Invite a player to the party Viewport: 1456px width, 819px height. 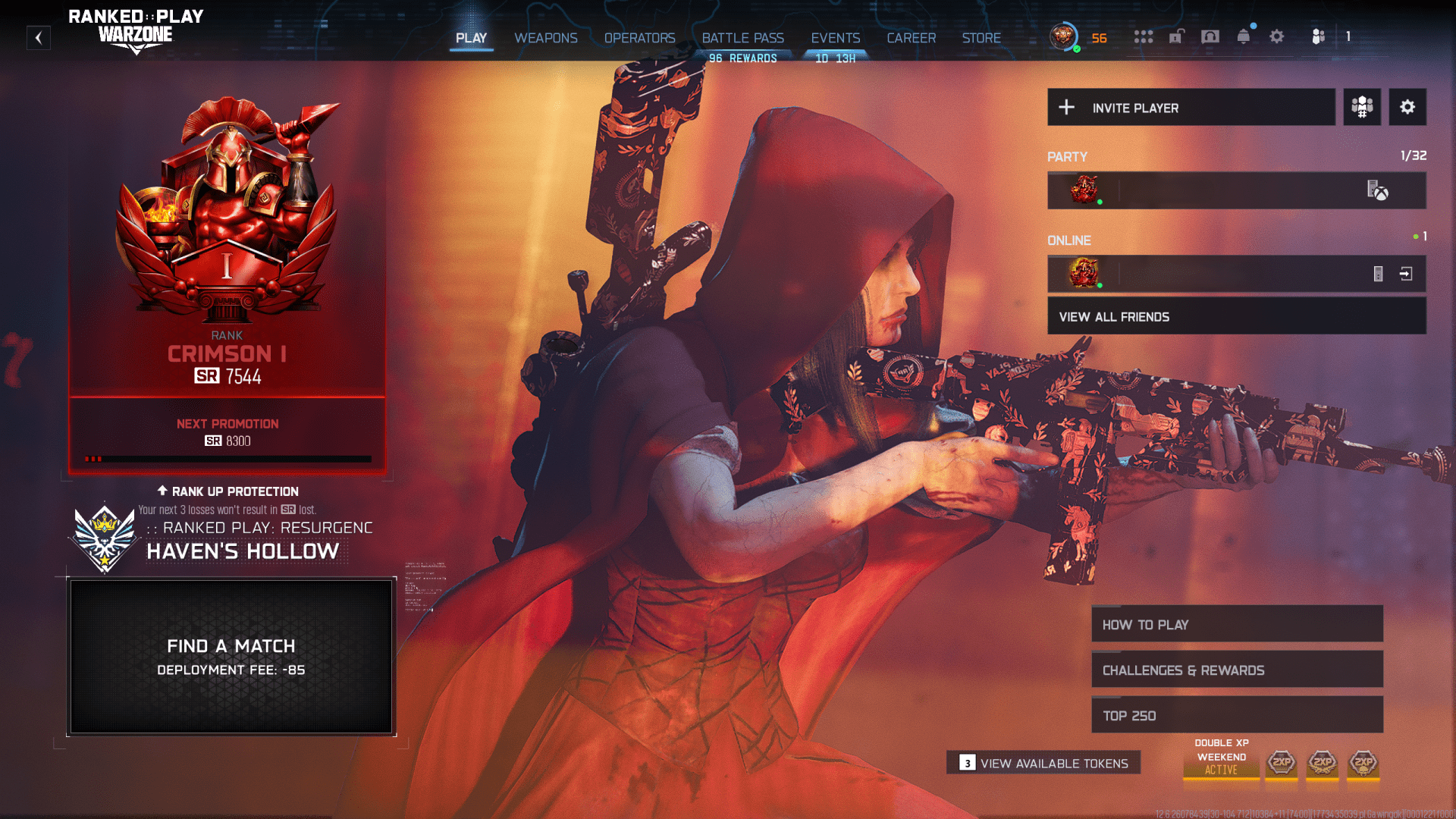pyautogui.click(x=1191, y=108)
